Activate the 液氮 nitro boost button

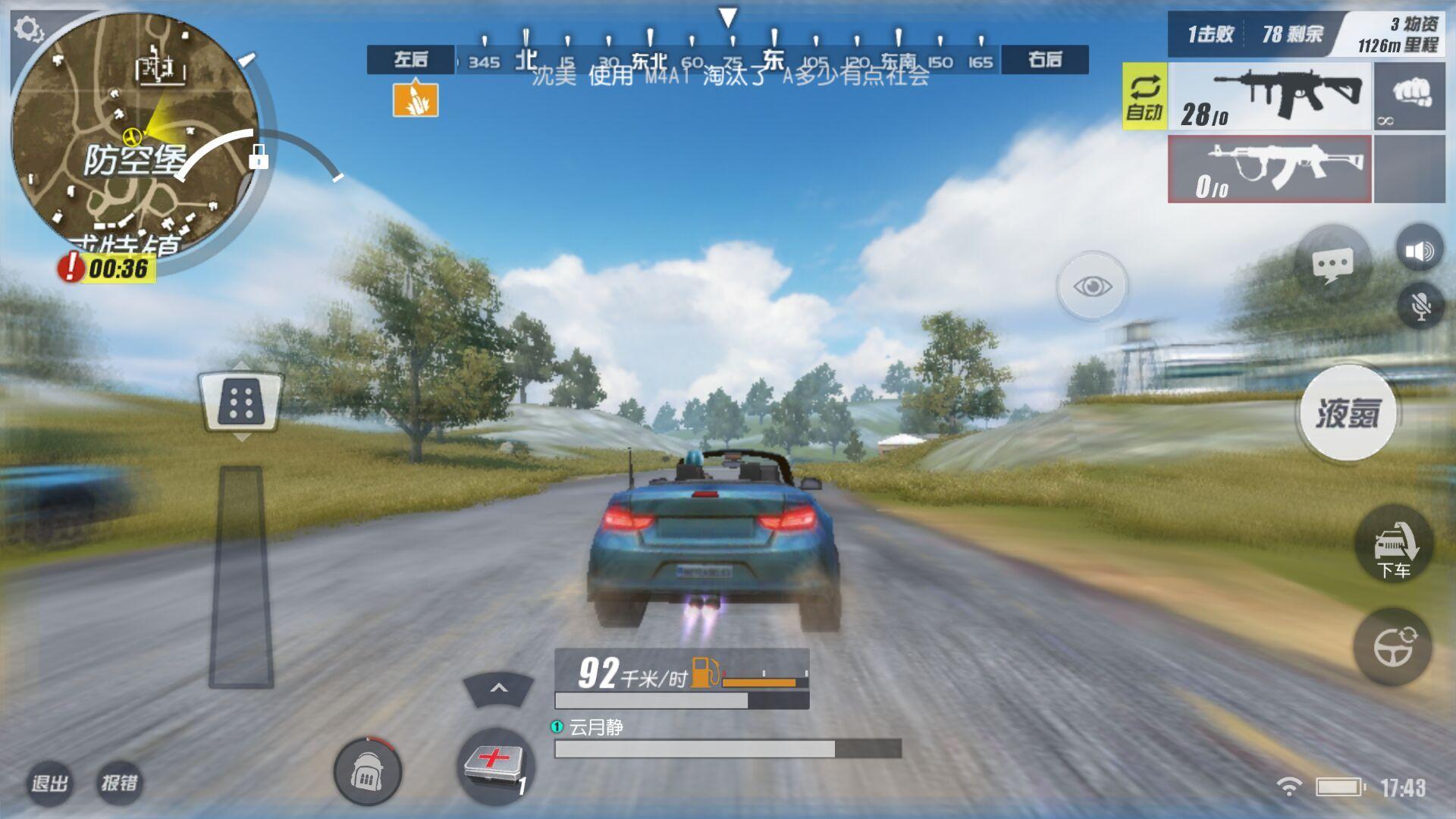[1348, 413]
